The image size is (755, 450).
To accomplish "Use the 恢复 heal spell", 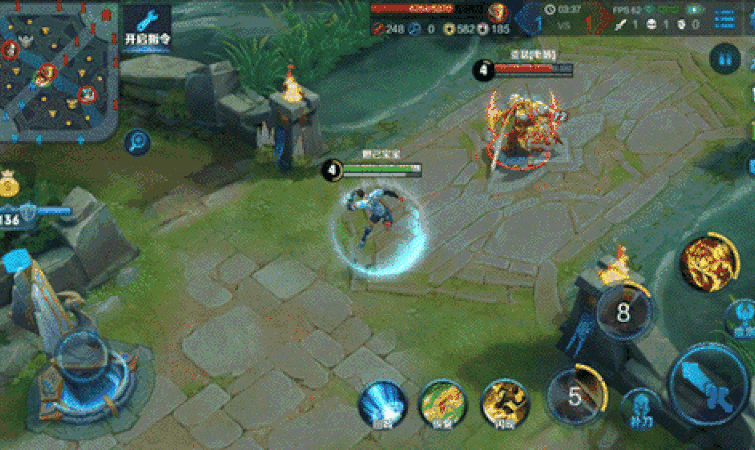I will (444, 405).
